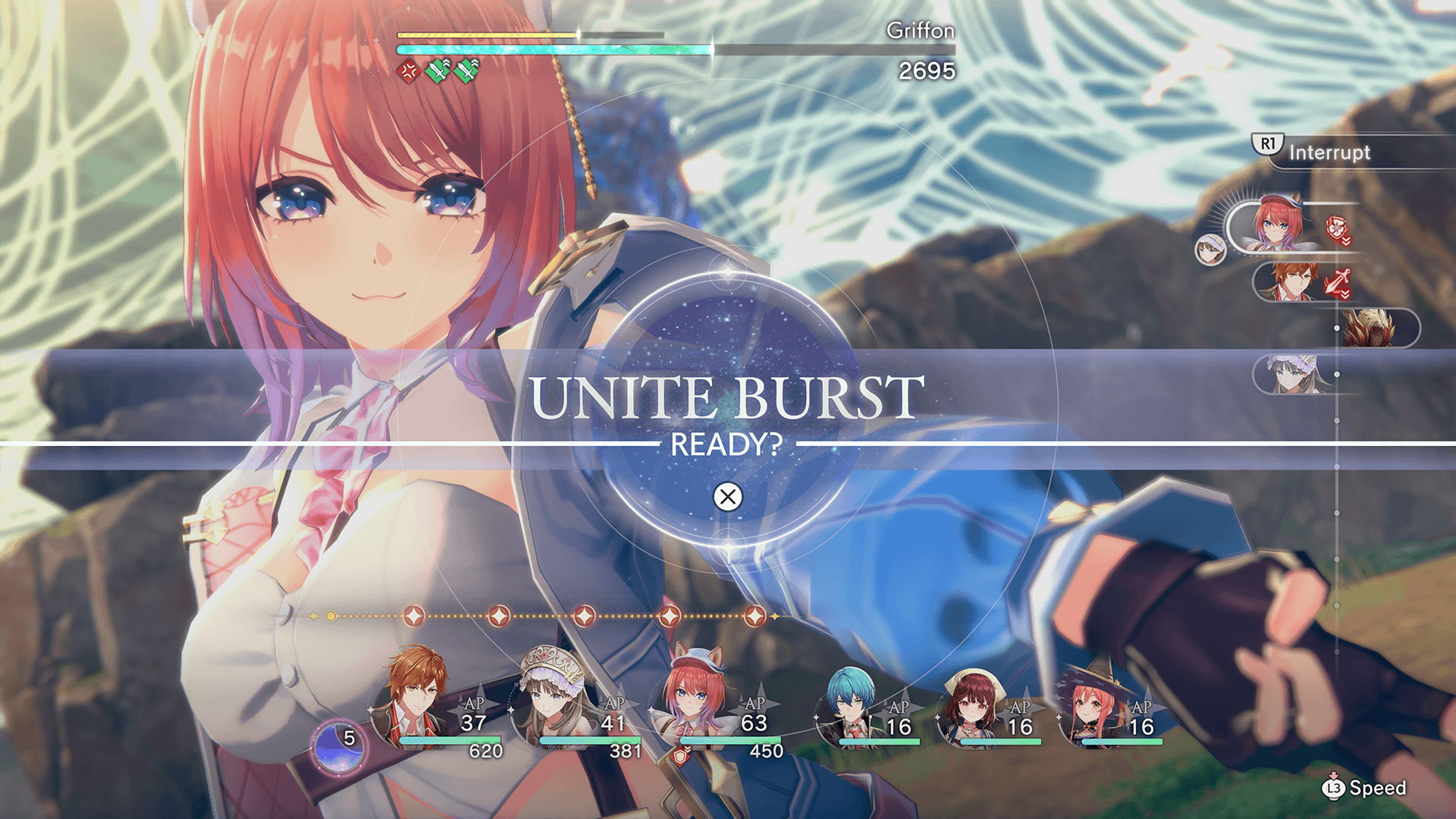Viewport: 1456px width, 819px height.
Task: Click the purple orb showing 5
Action: tap(339, 745)
